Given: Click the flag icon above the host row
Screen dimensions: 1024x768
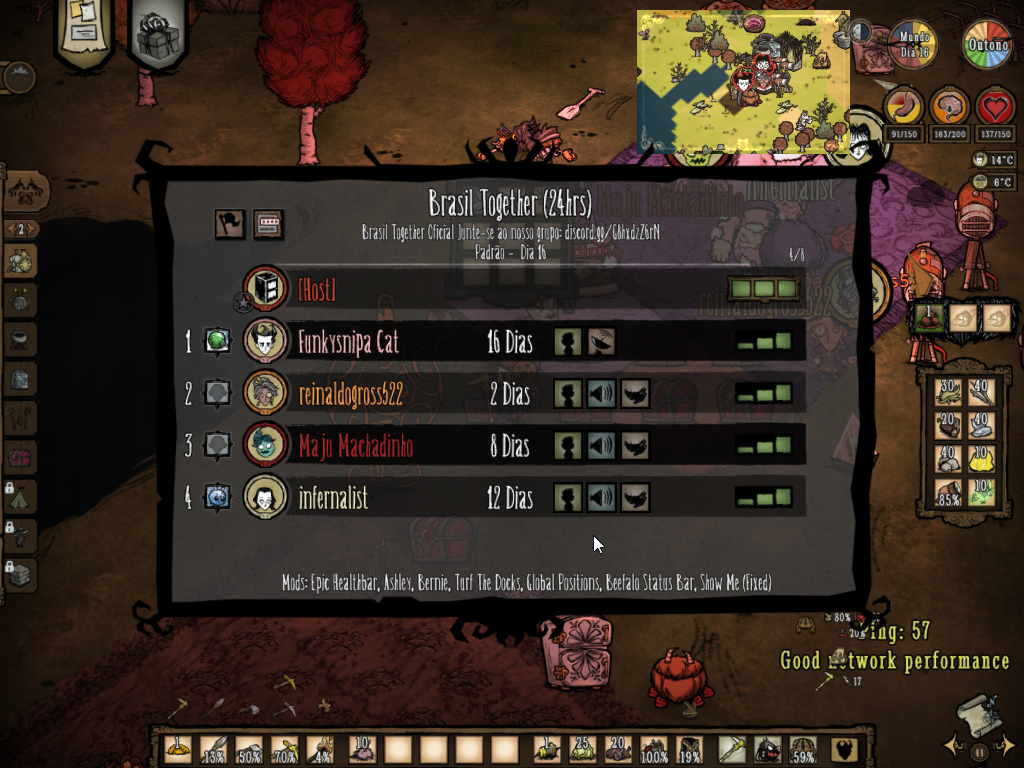Looking at the screenshot, I should coord(229,224).
